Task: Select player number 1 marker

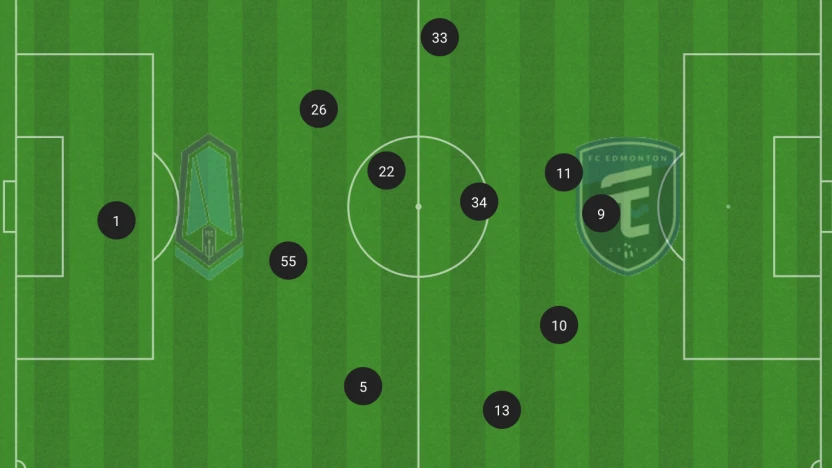Action: click(x=116, y=221)
